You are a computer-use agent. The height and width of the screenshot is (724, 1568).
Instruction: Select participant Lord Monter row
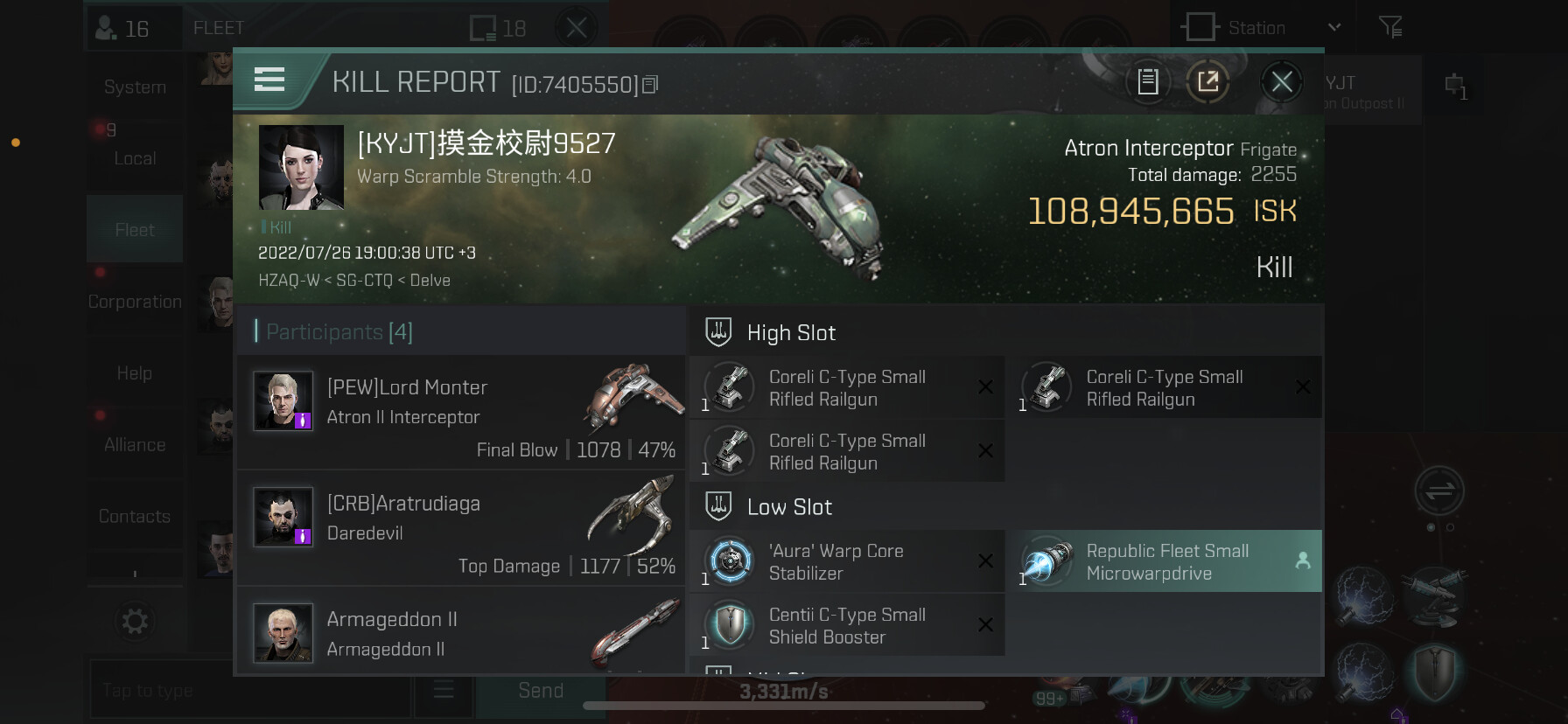click(x=461, y=412)
